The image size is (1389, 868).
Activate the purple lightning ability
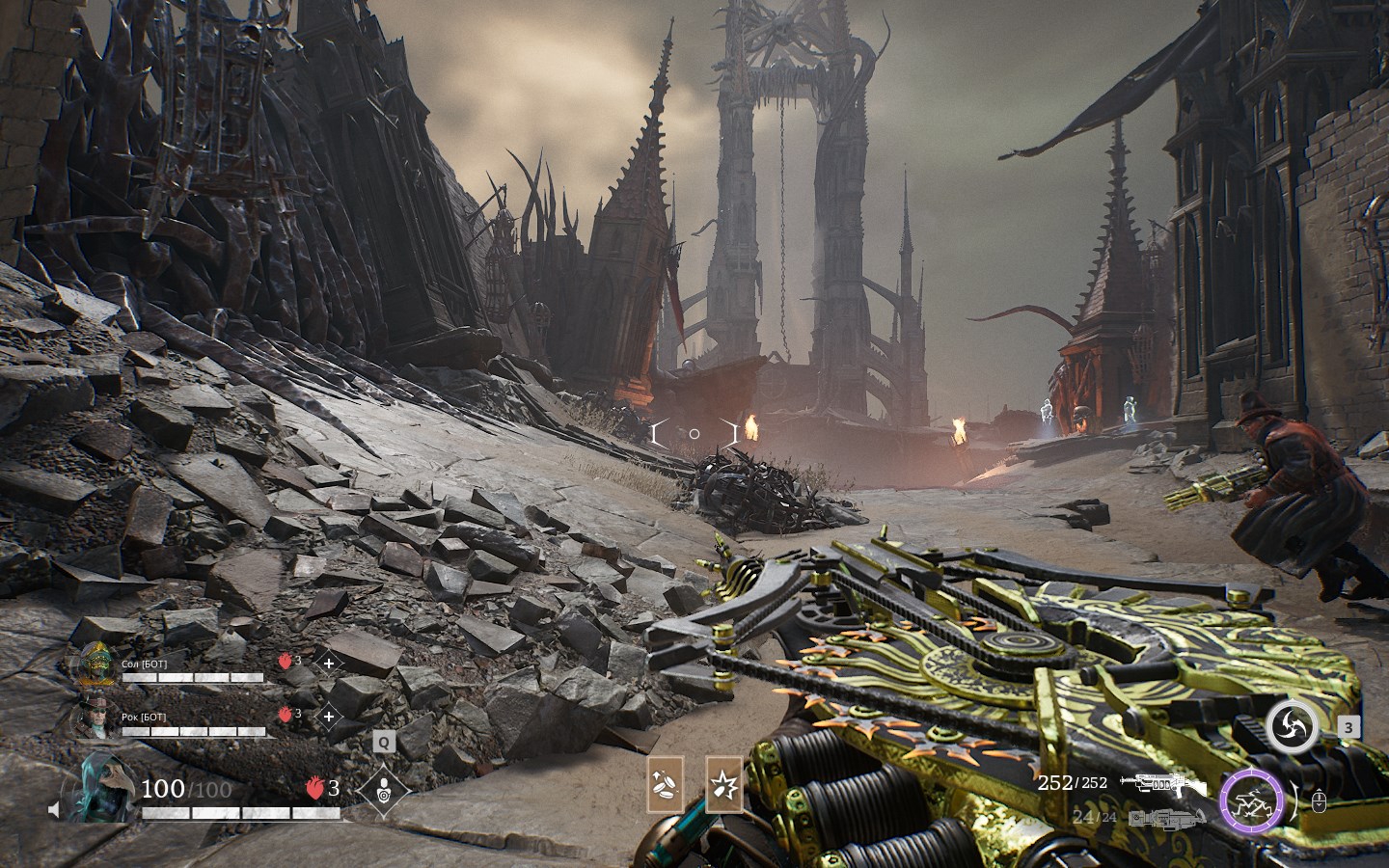point(1251,801)
